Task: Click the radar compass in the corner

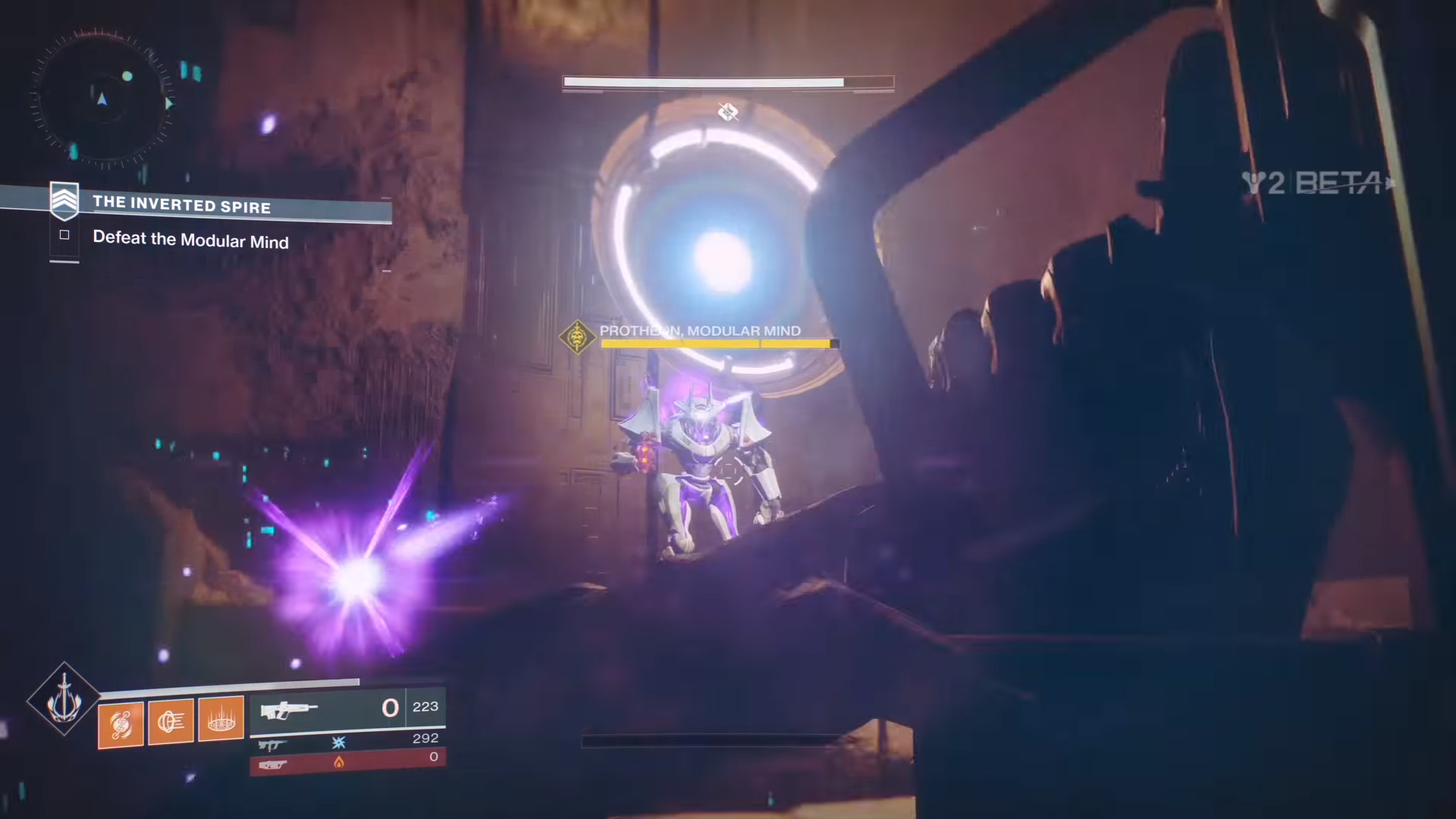Action: 101,99
